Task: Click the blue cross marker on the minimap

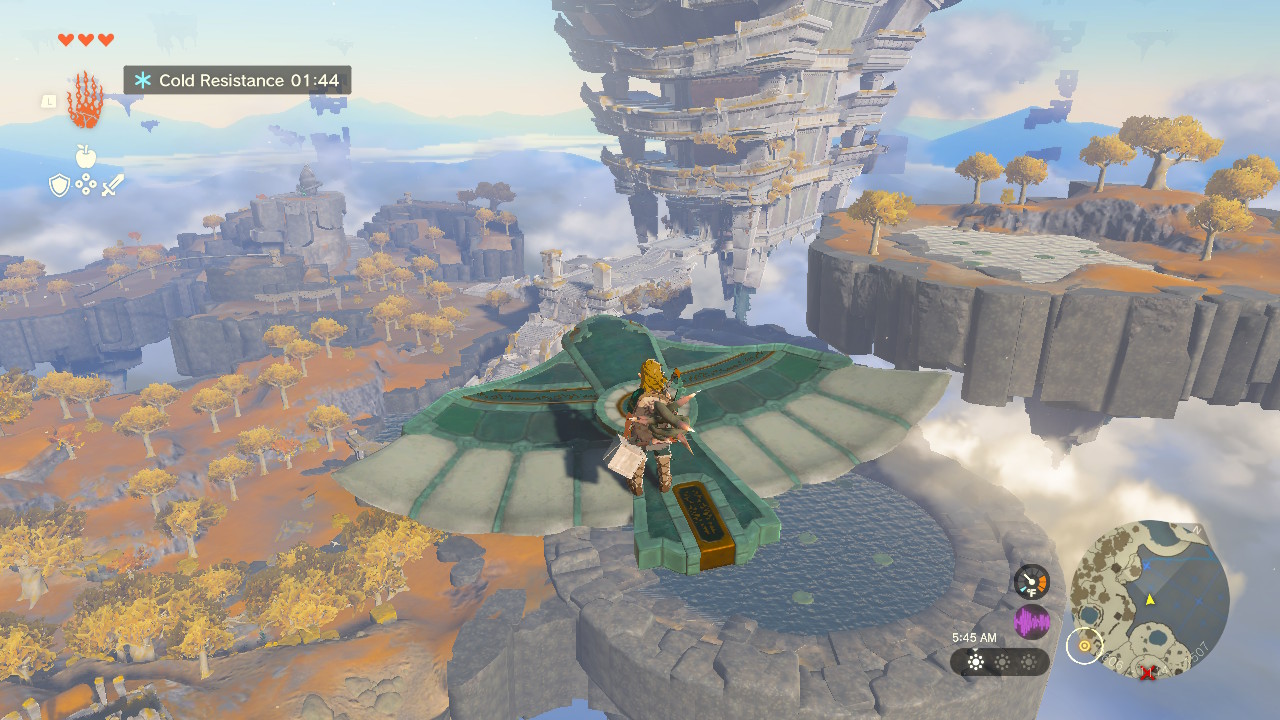Action: (x=1147, y=567)
